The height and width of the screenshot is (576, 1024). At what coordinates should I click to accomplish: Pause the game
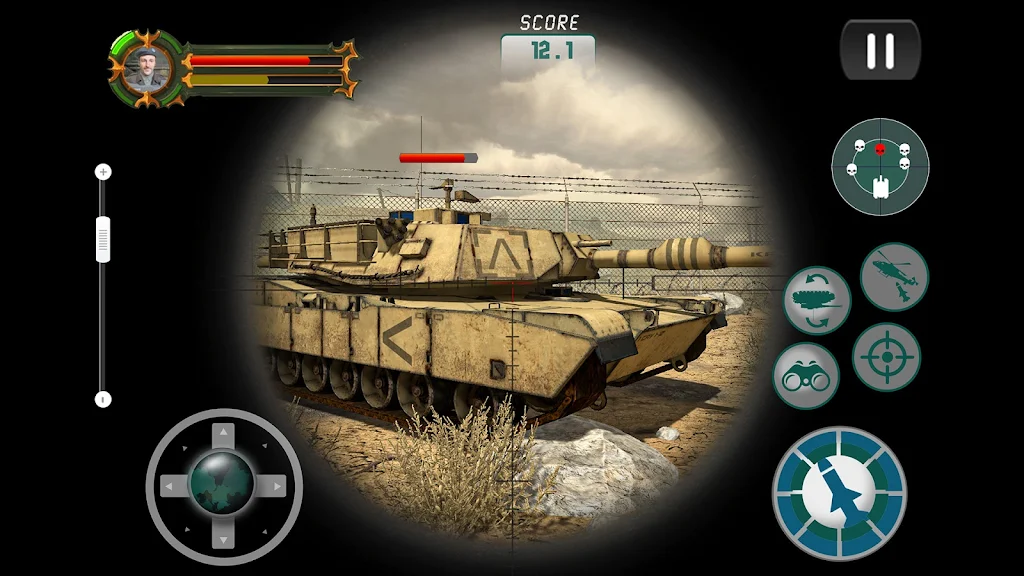tap(880, 50)
